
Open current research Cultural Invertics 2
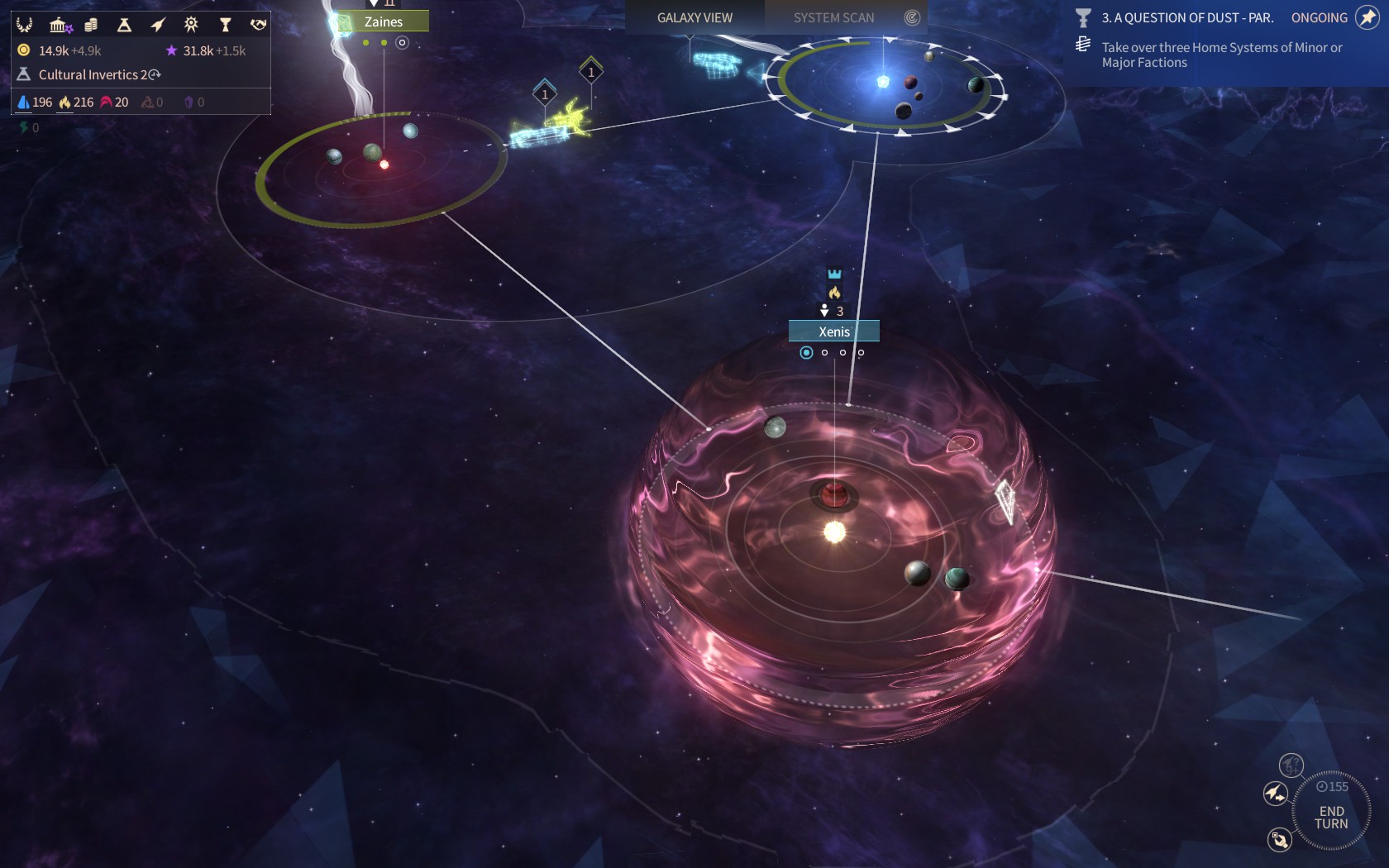click(91, 74)
